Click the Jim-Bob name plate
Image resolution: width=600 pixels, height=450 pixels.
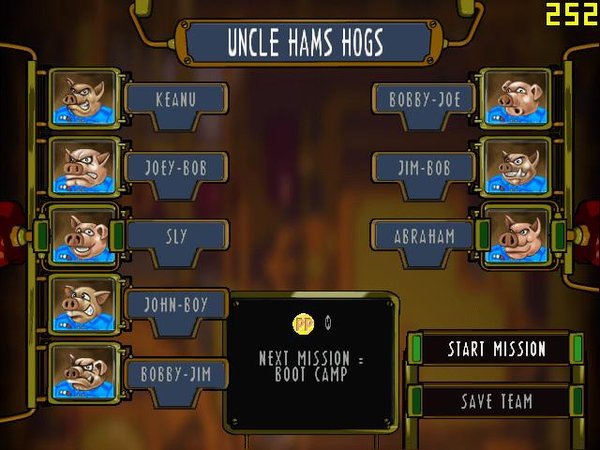pyautogui.click(x=423, y=168)
